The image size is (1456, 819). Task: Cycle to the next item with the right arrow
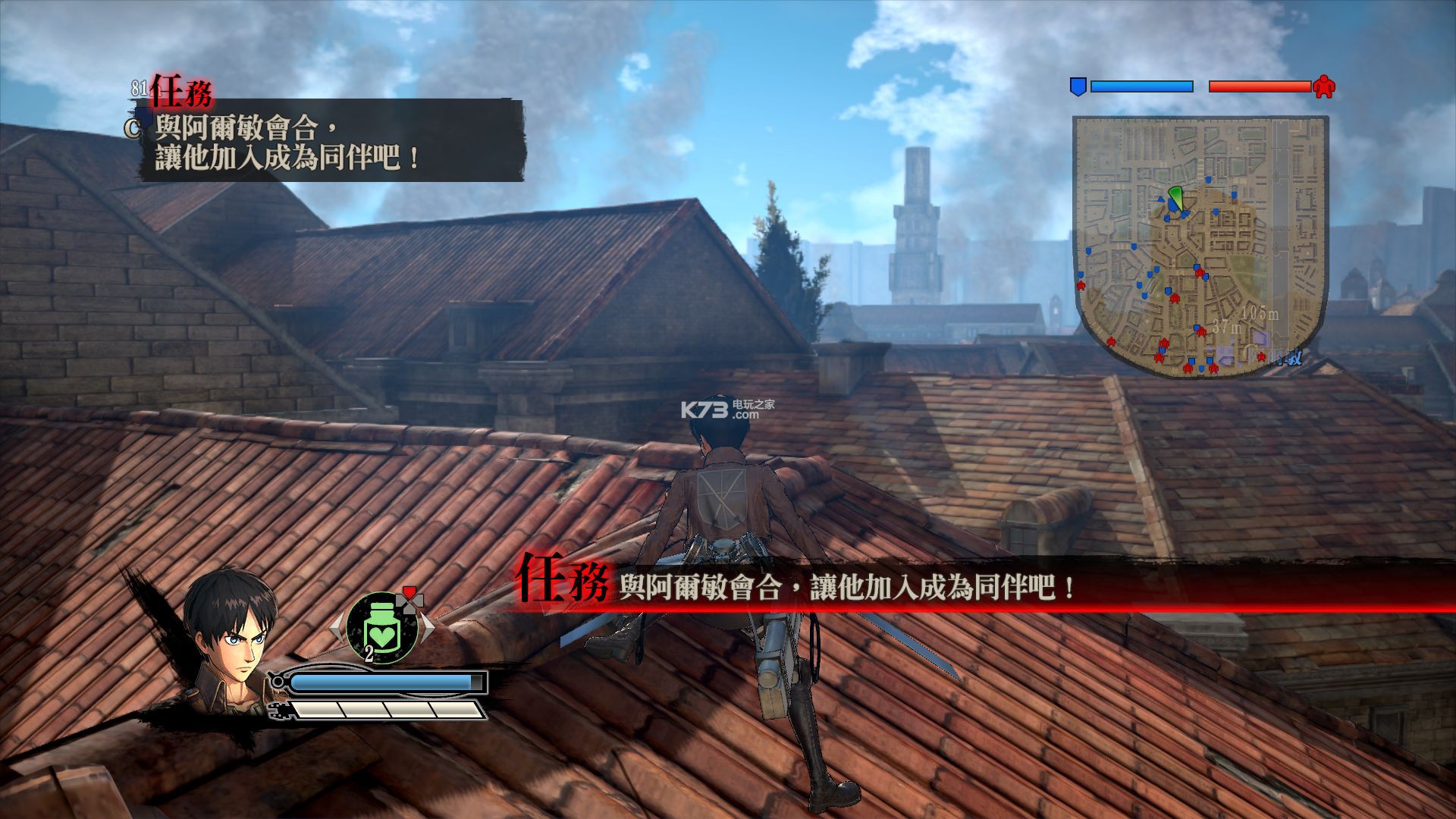tap(428, 627)
